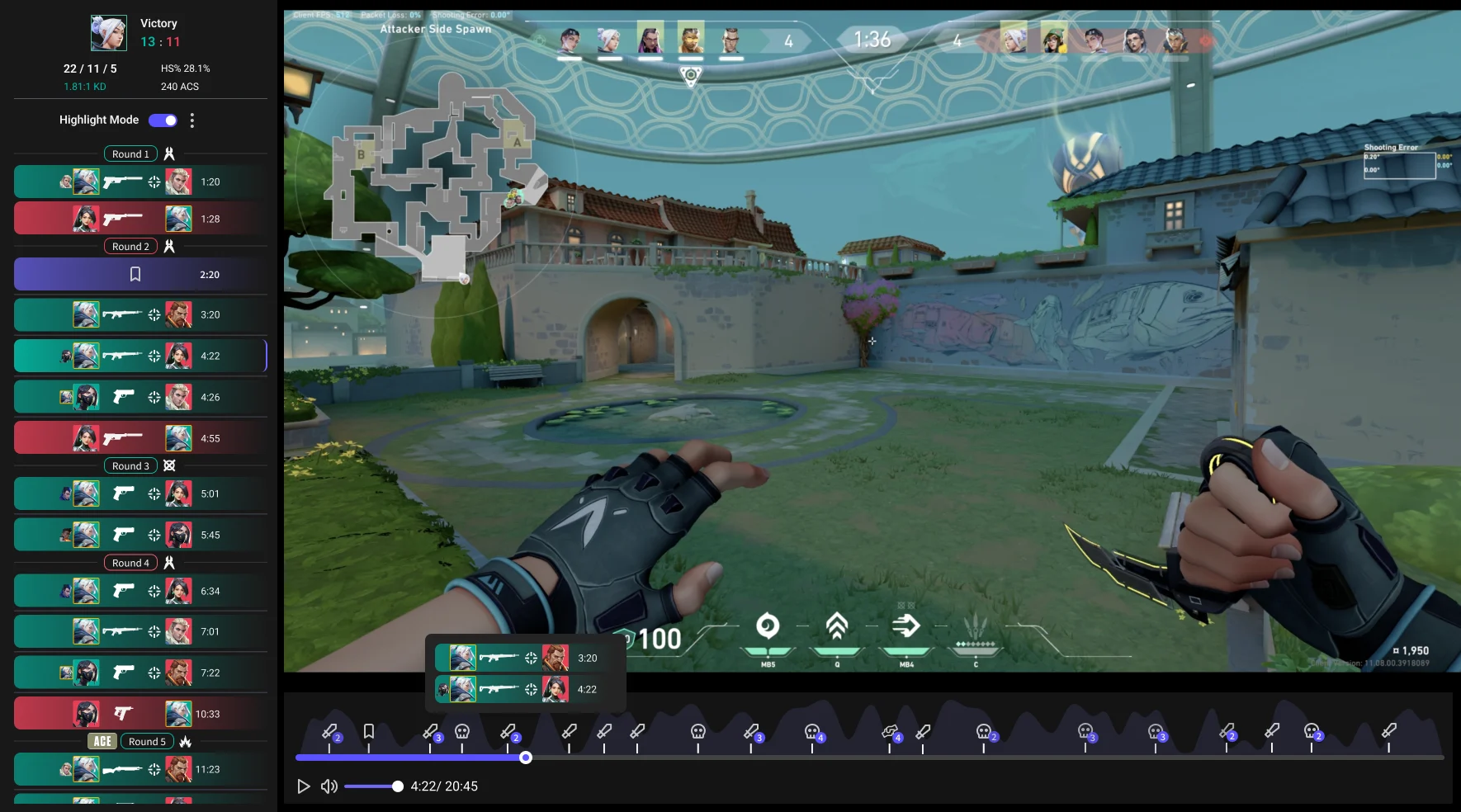Open the bookmarked highlight at 2:20
The height and width of the screenshot is (812, 1461).
pos(140,274)
